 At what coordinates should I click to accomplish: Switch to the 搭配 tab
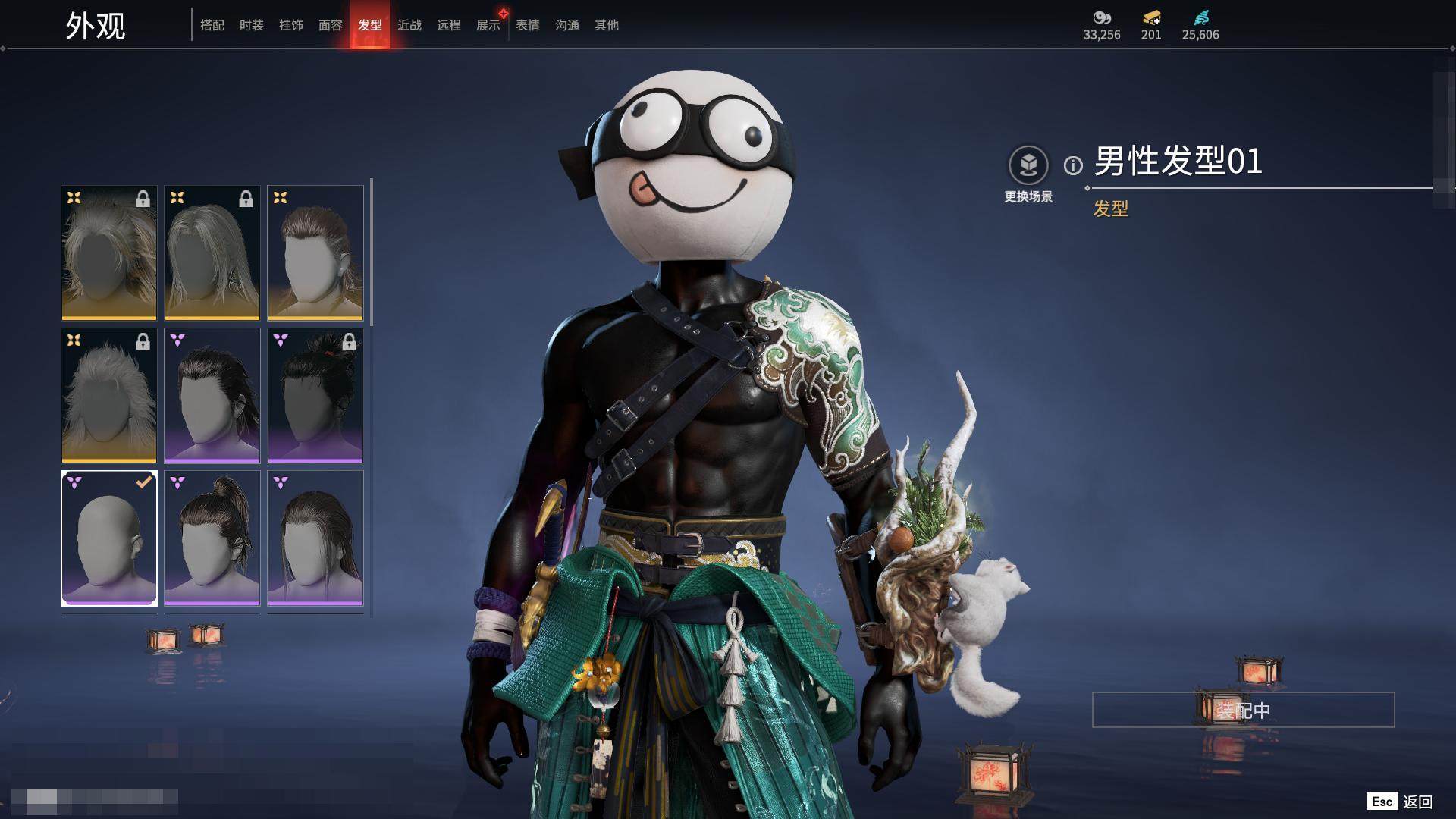[x=212, y=25]
